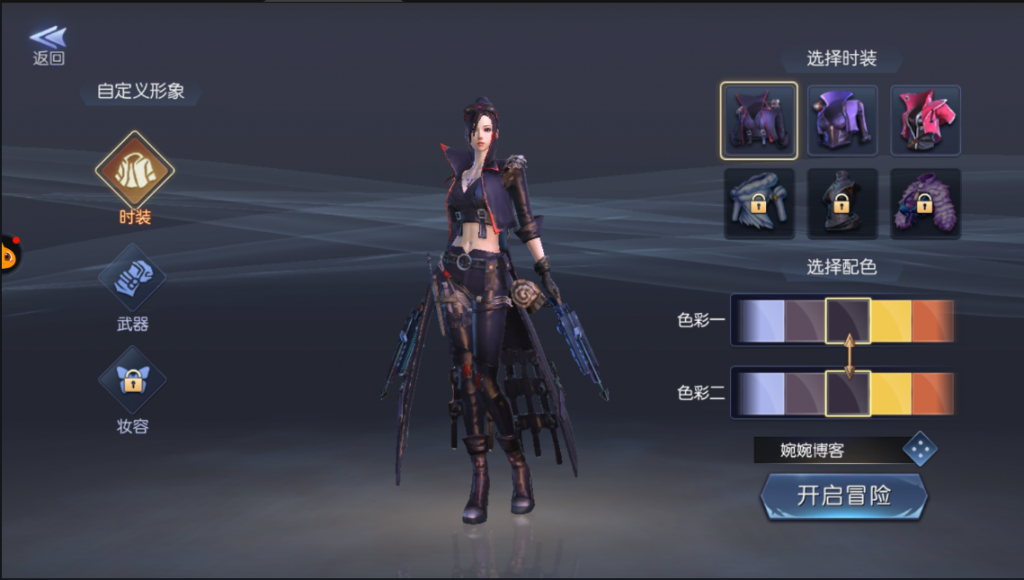
Task: Click the character name field 婉婉博客
Action: tap(826, 450)
